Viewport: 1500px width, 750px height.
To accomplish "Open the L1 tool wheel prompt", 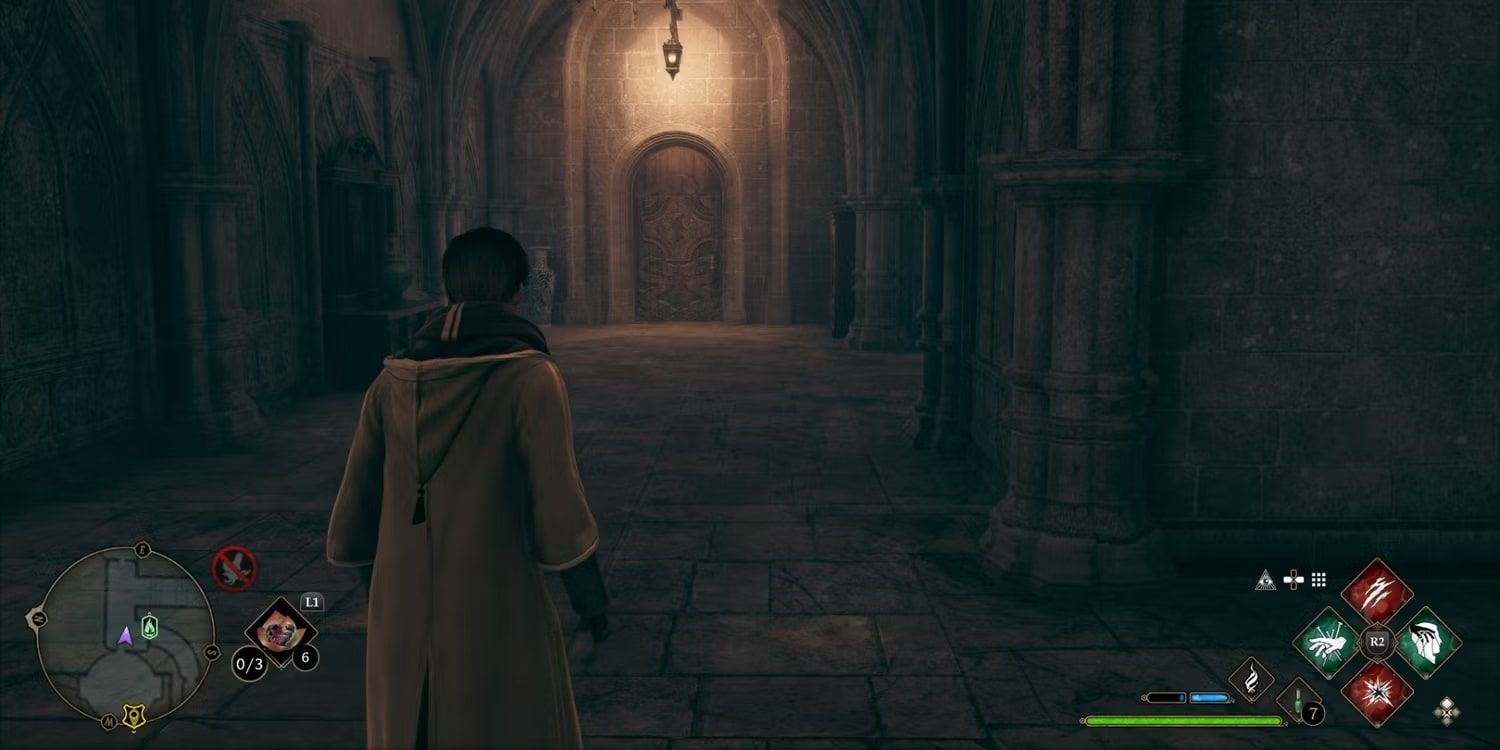I will 311,600.
